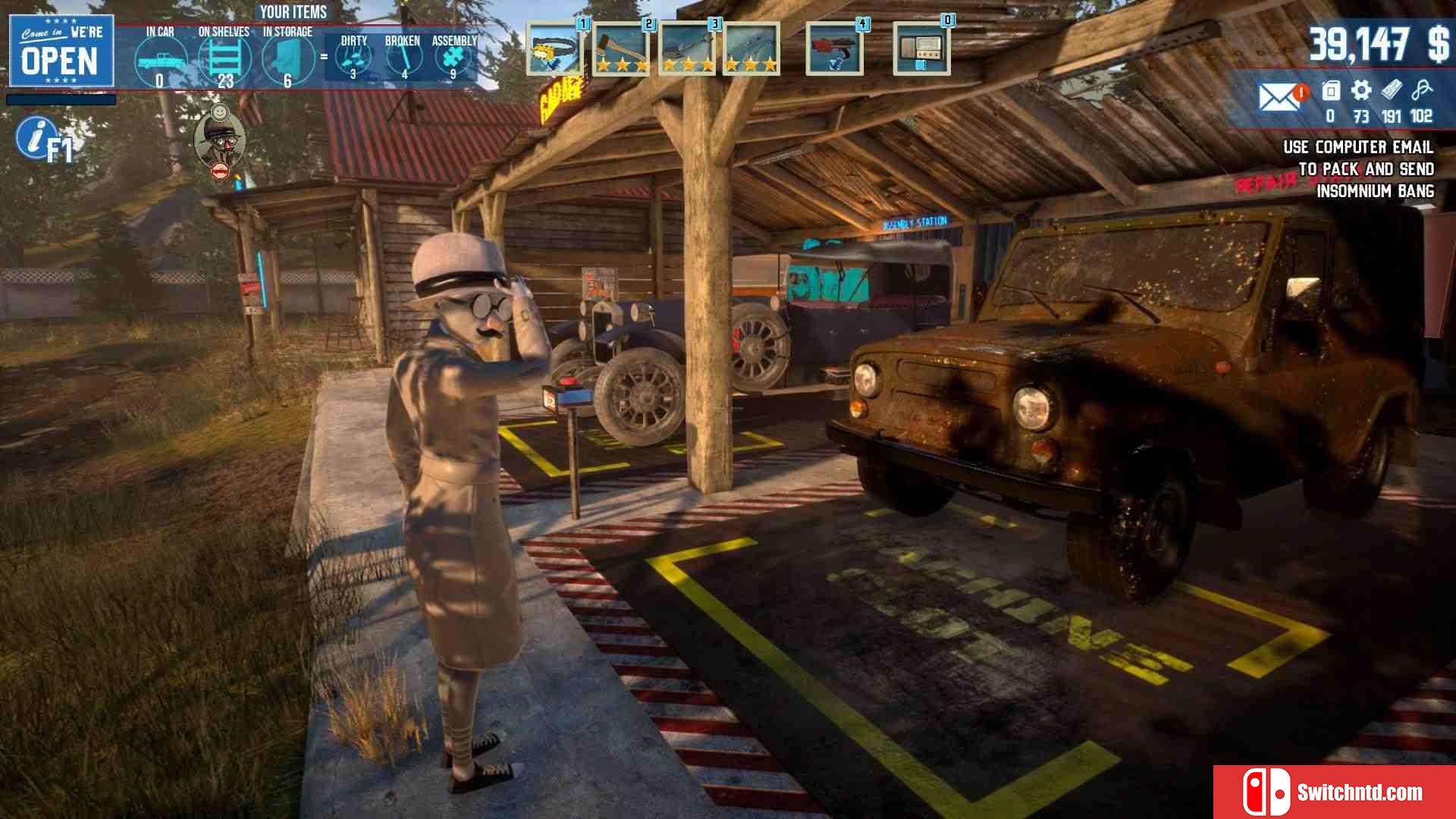Screen dimensions: 1456x819
Task: Select the Assembly puzzle piece icon
Action: click(x=453, y=58)
